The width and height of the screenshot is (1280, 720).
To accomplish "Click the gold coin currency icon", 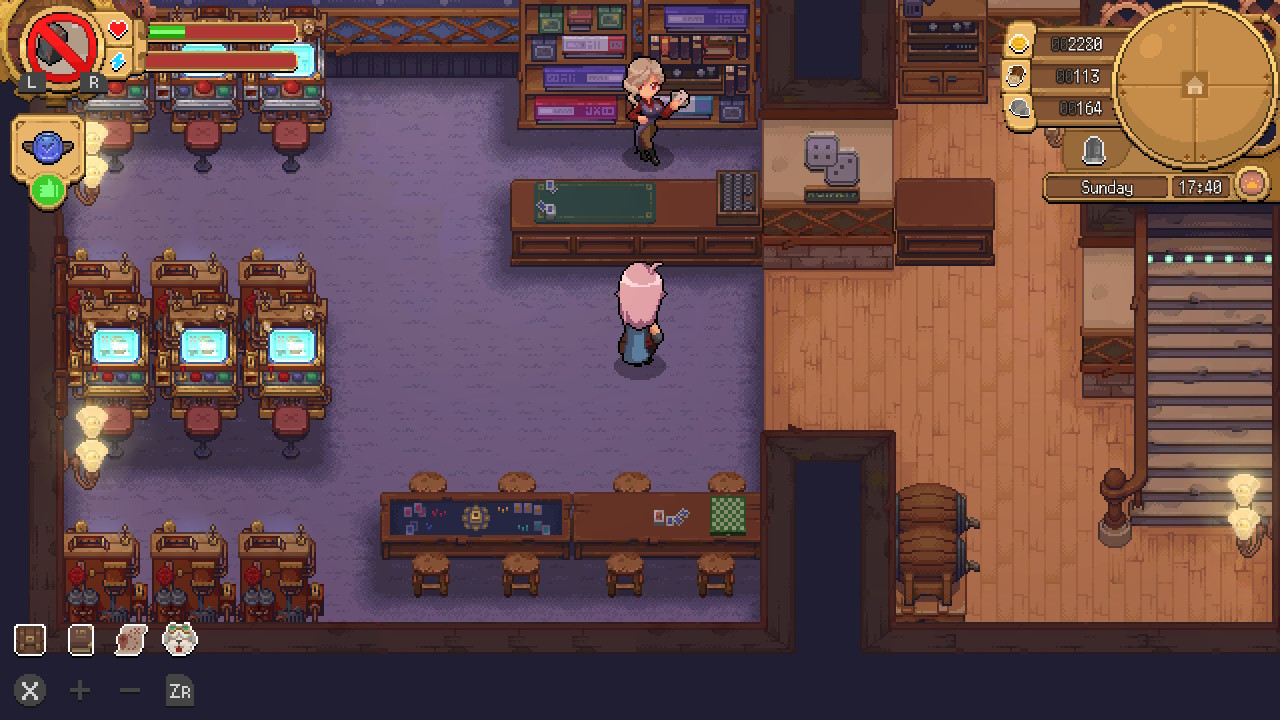I will pyautogui.click(x=1018, y=44).
